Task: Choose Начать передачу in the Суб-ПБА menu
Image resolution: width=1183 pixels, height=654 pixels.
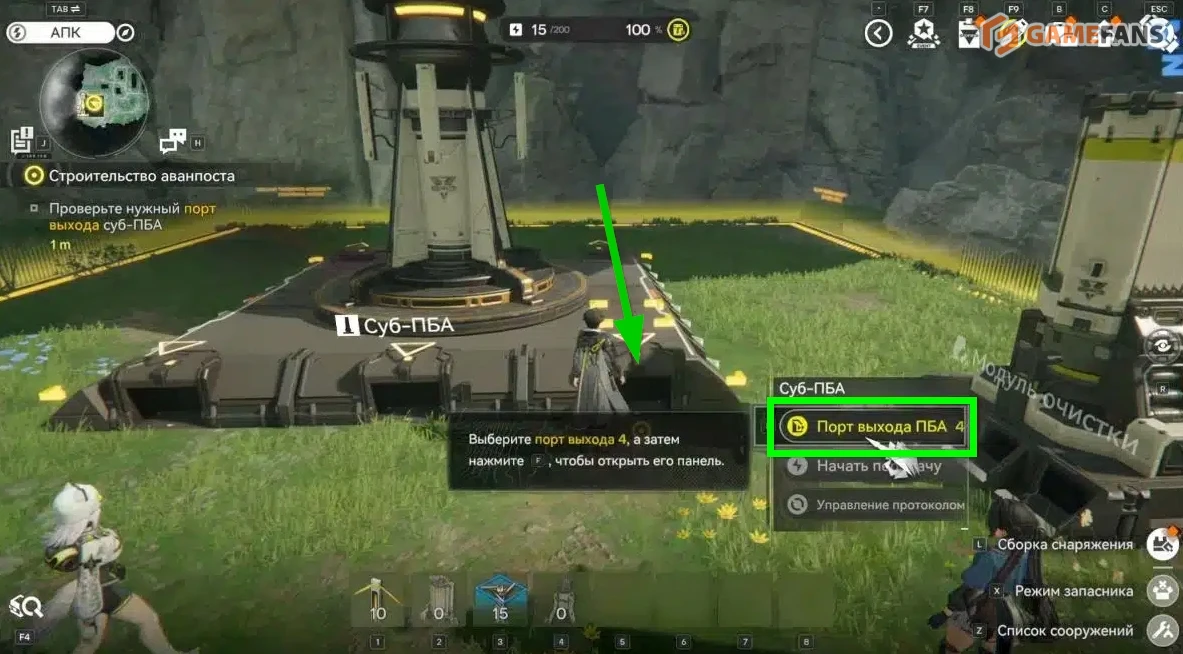Action: tap(869, 466)
